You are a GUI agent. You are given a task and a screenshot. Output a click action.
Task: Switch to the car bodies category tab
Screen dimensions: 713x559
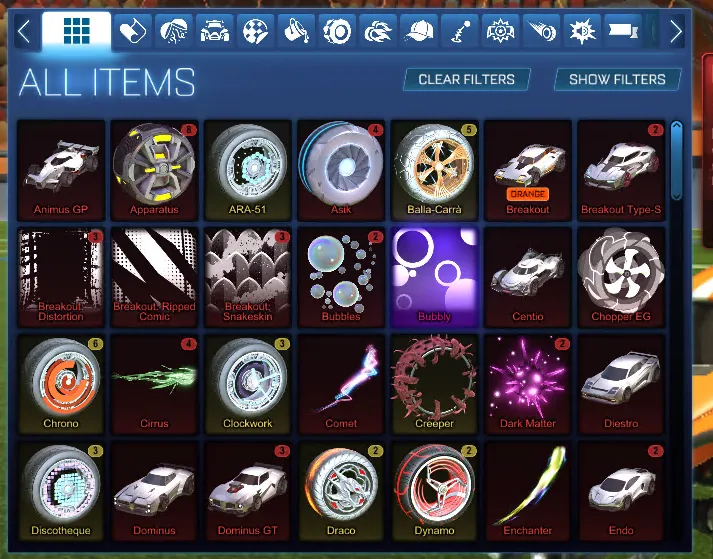(x=214, y=32)
